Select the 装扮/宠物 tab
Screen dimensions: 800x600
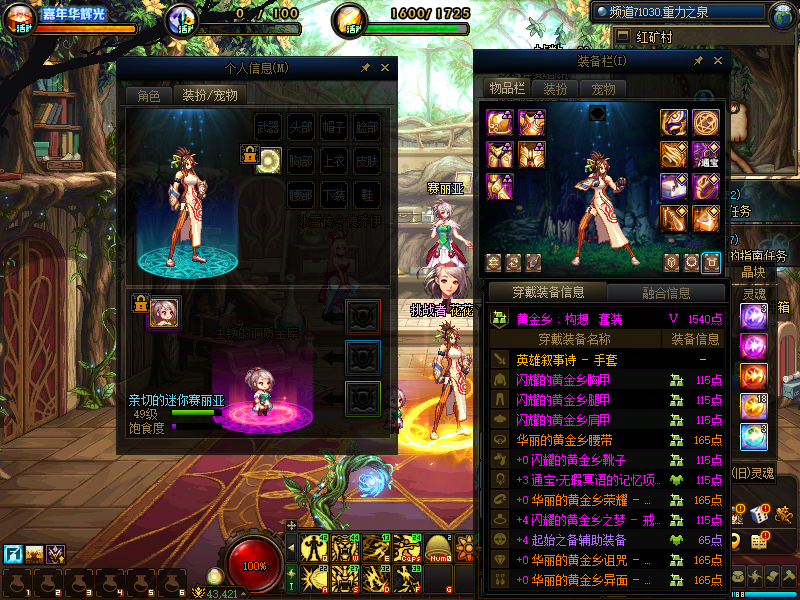209,95
